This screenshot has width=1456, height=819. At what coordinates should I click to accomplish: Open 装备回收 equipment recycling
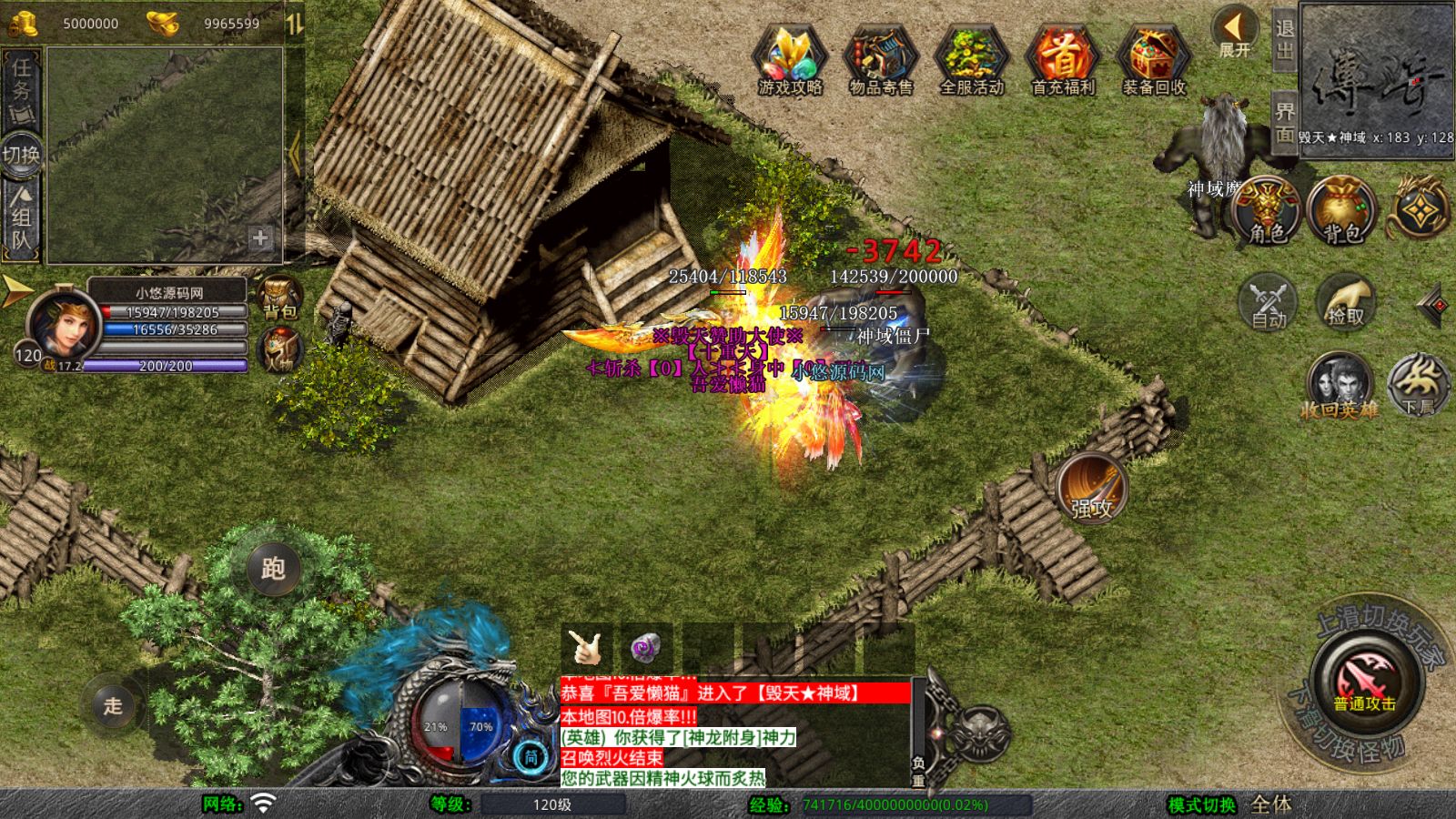[x=1154, y=59]
